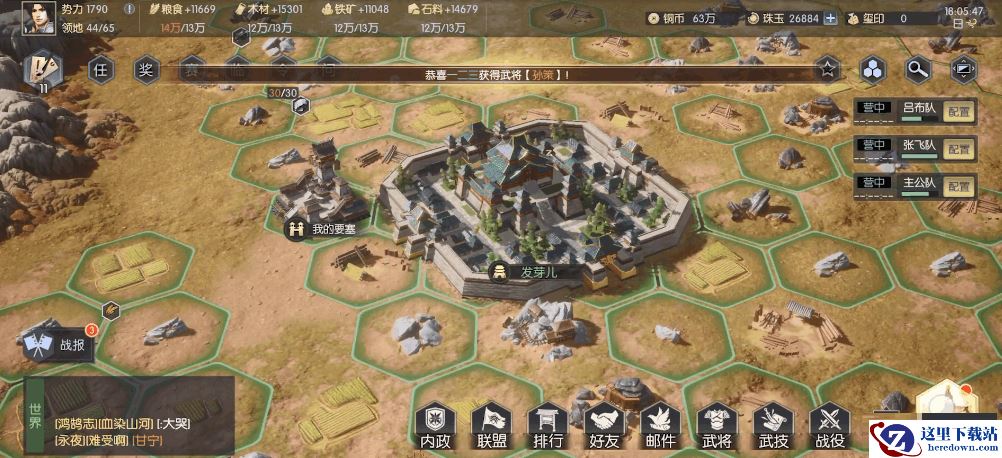Configure the 张飞队 troop
This screenshot has height=458, width=1002.
pos(960,148)
